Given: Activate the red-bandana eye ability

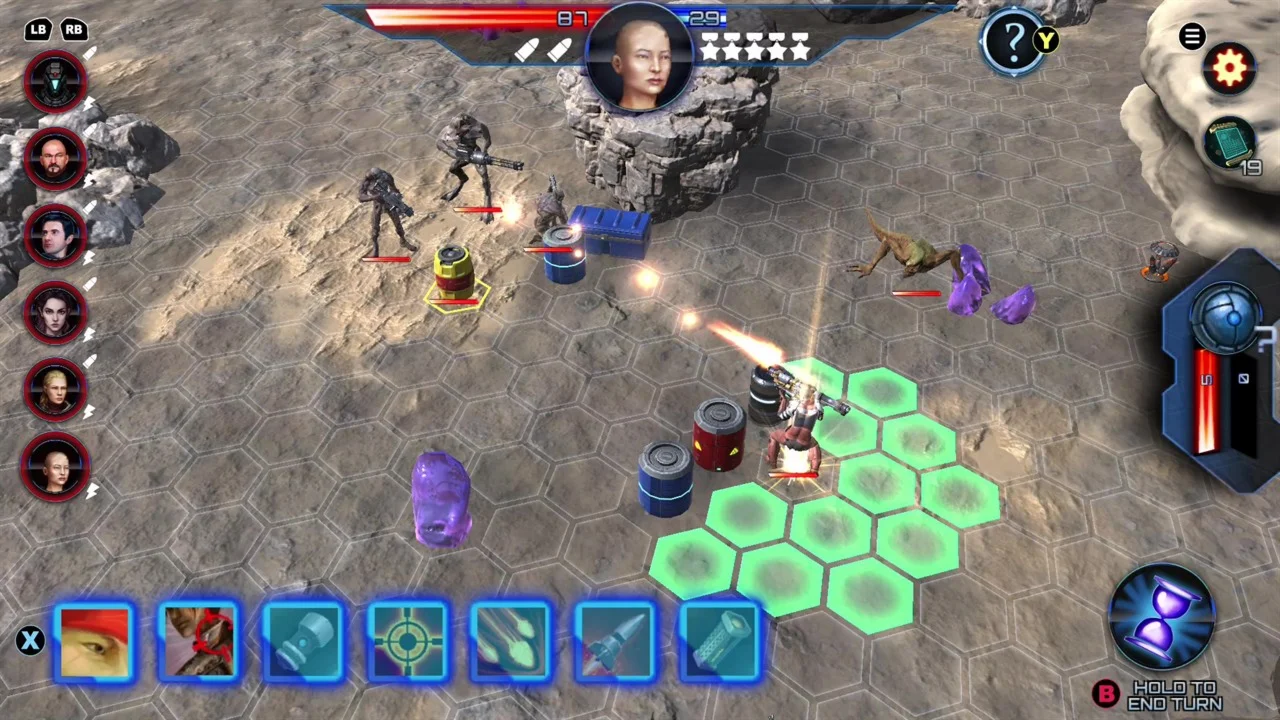Looking at the screenshot, I should tap(95, 641).
